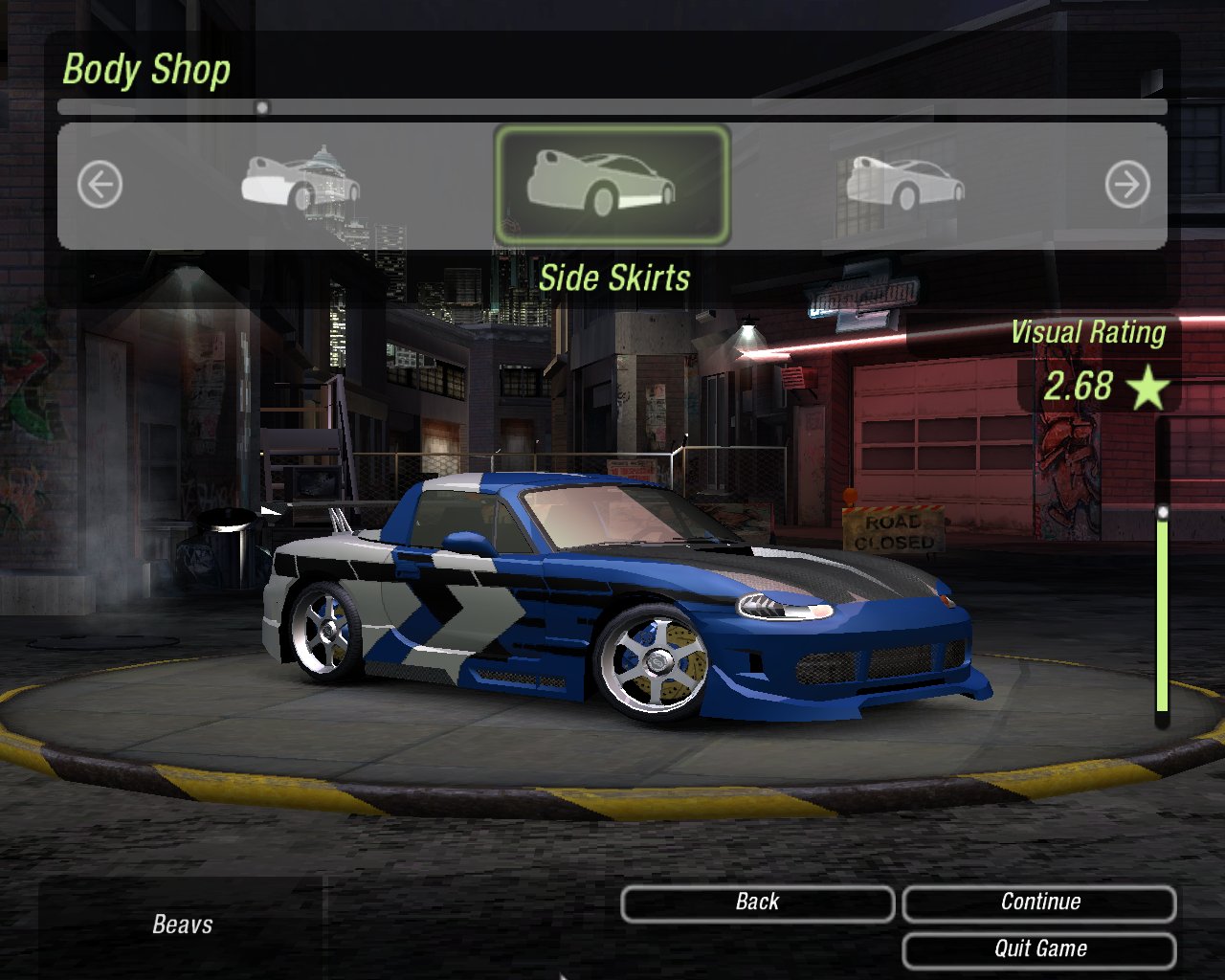Select Quit Game
Viewport: 1225px width, 980px height.
coord(1039,949)
